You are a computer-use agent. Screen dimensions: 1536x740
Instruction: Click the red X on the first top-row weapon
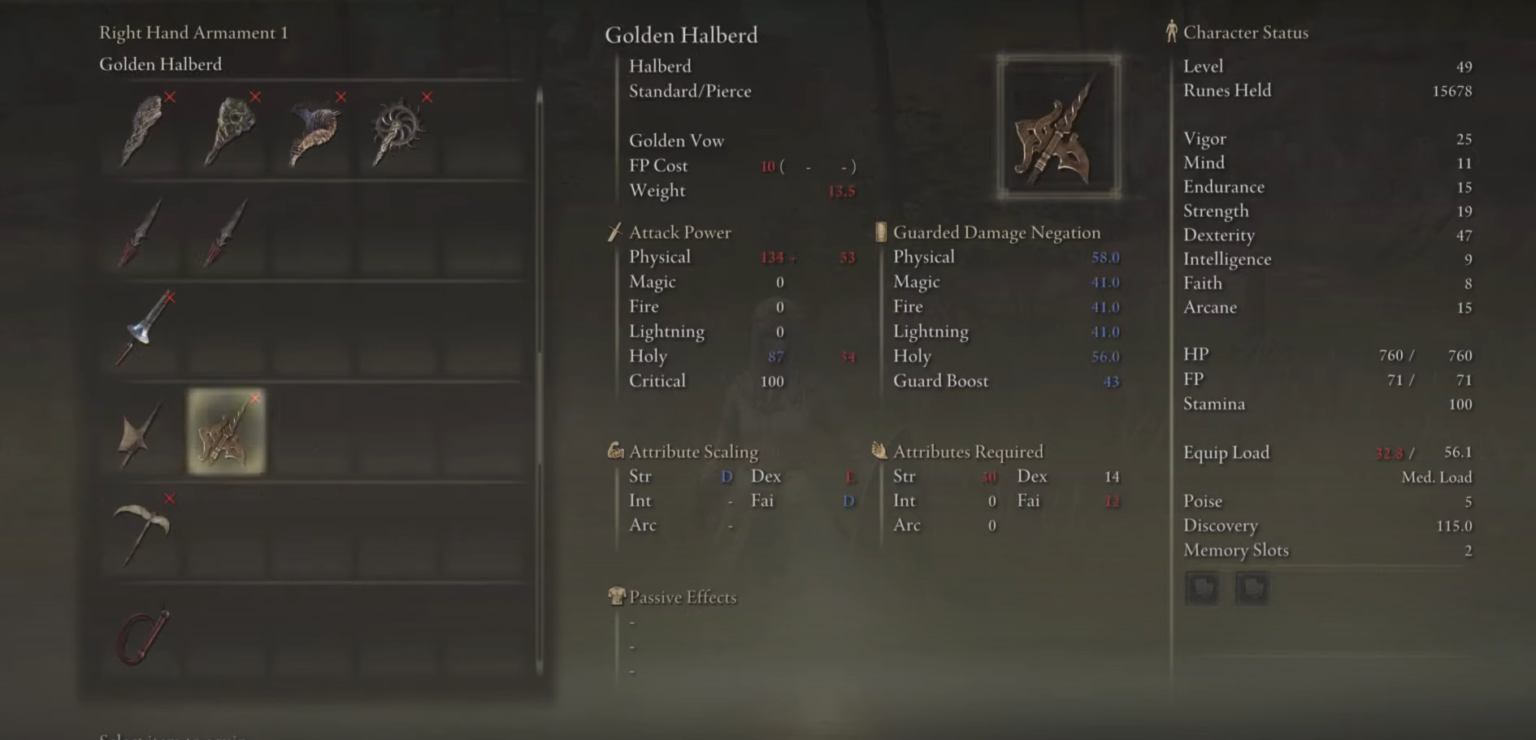169,99
